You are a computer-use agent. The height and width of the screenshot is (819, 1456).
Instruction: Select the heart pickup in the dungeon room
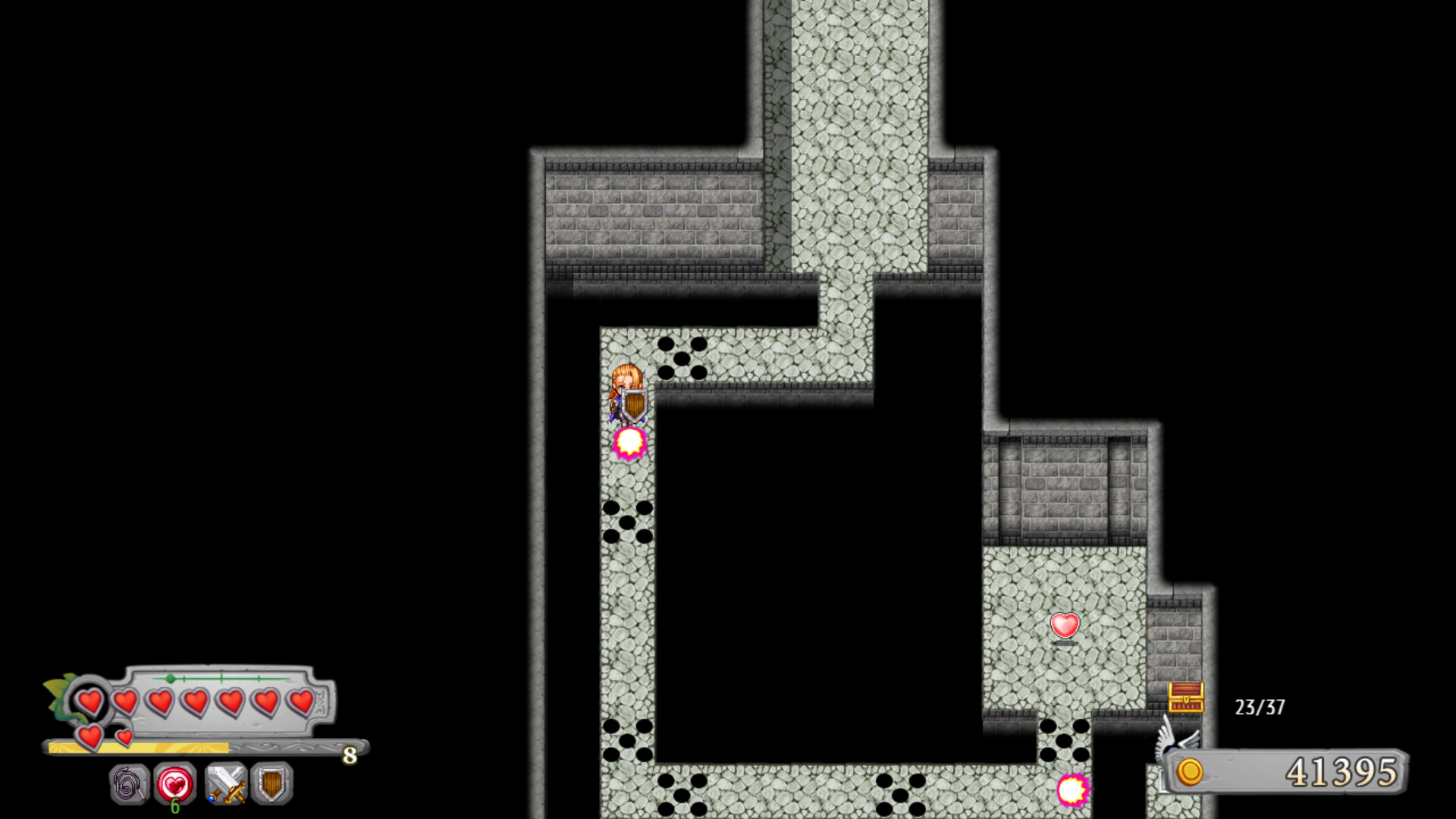(x=1065, y=626)
